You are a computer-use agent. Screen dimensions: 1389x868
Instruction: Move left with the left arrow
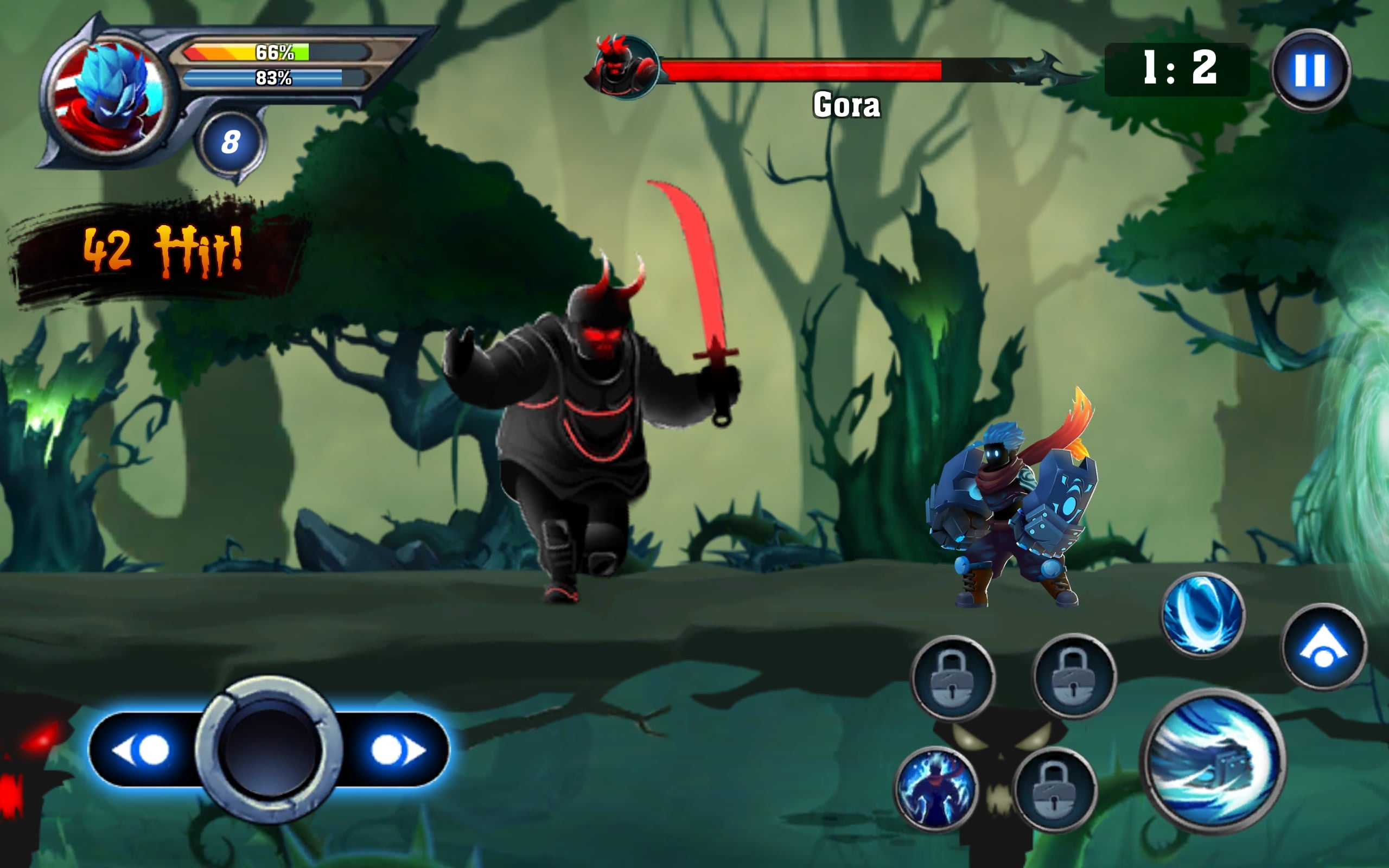[x=142, y=750]
